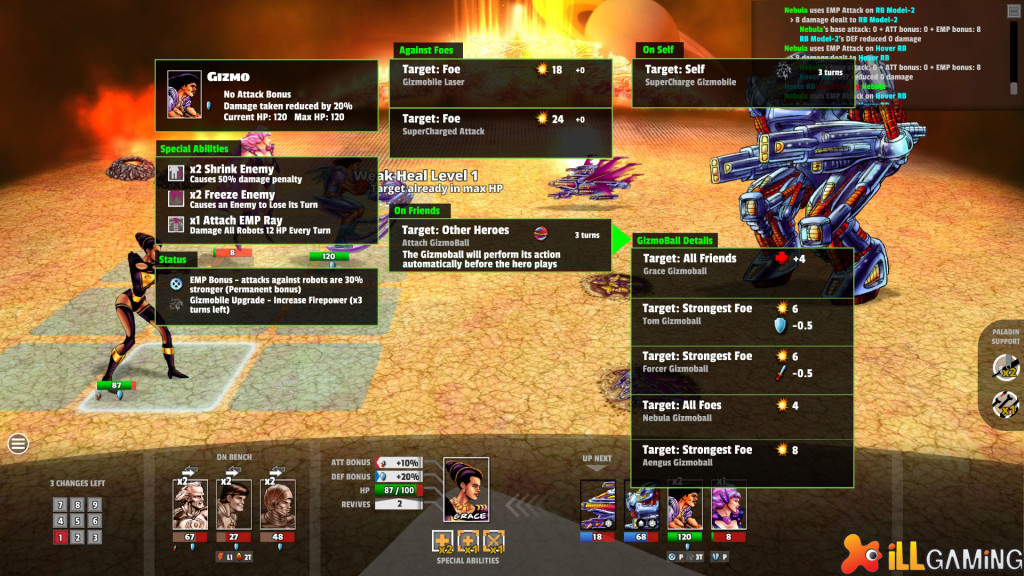
Task: Choose the helmeted bench hero with 48 HP
Action: pyautogui.click(x=278, y=505)
